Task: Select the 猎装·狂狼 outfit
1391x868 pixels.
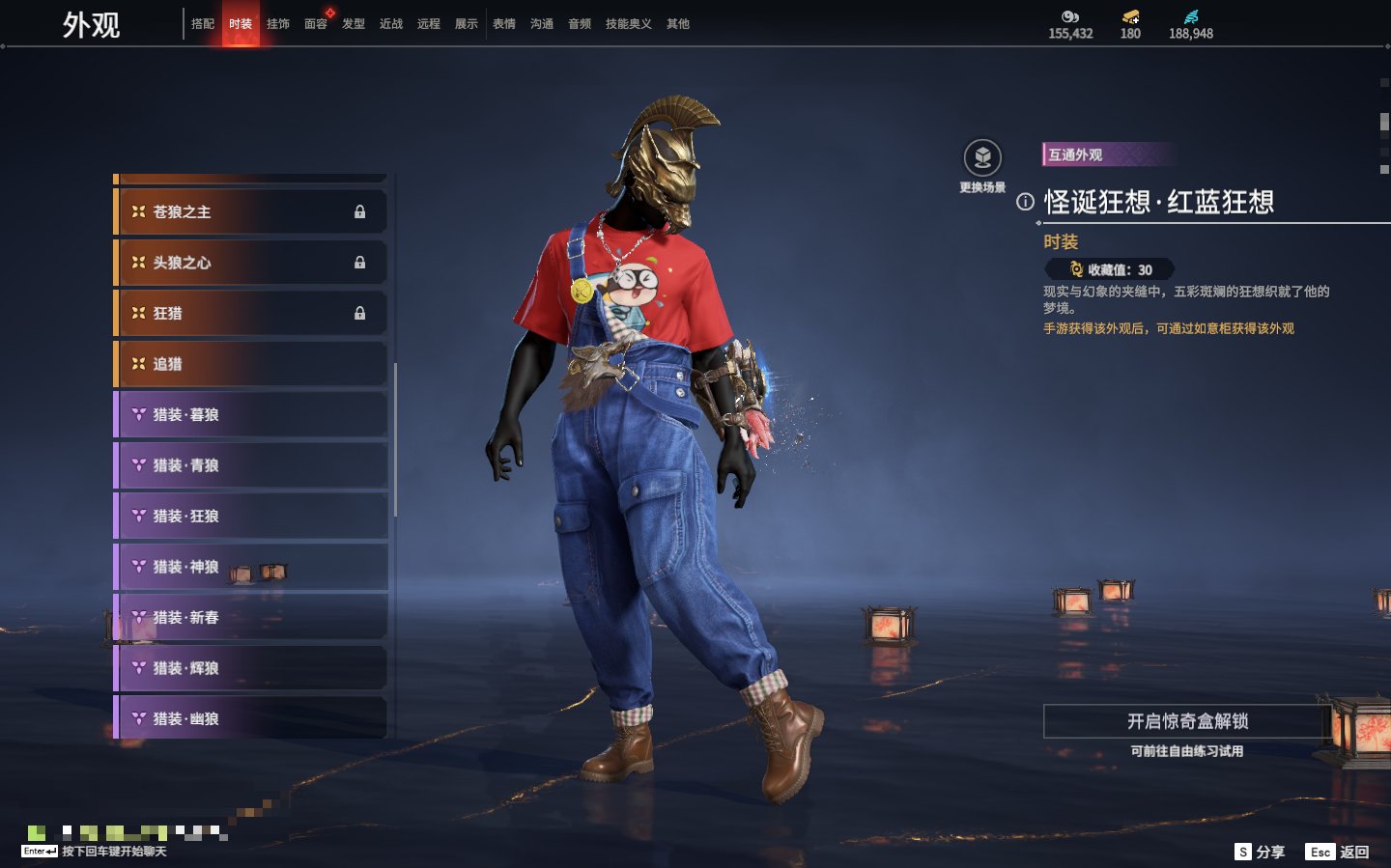Action: 251,517
